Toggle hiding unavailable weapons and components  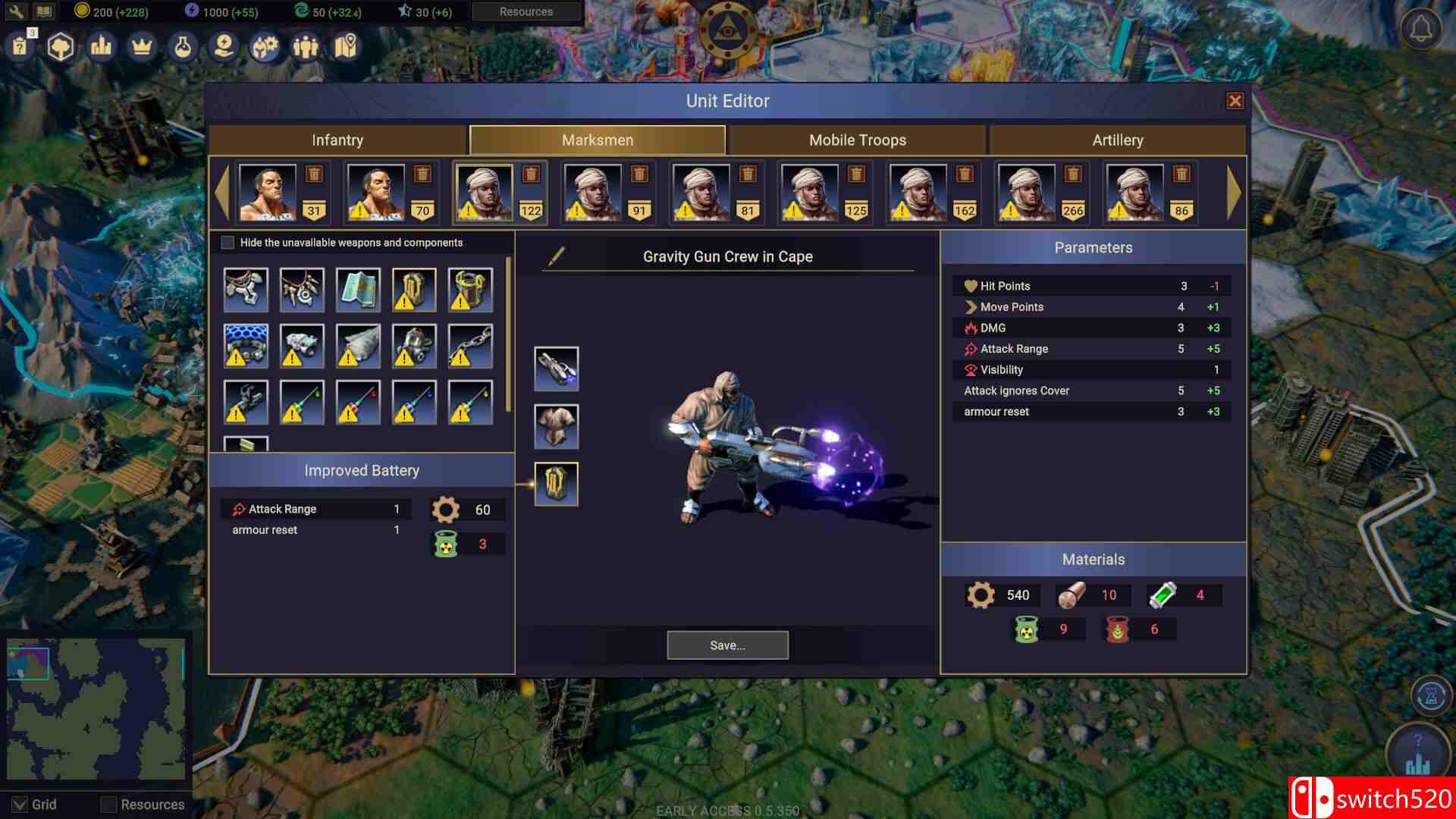(x=227, y=243)
